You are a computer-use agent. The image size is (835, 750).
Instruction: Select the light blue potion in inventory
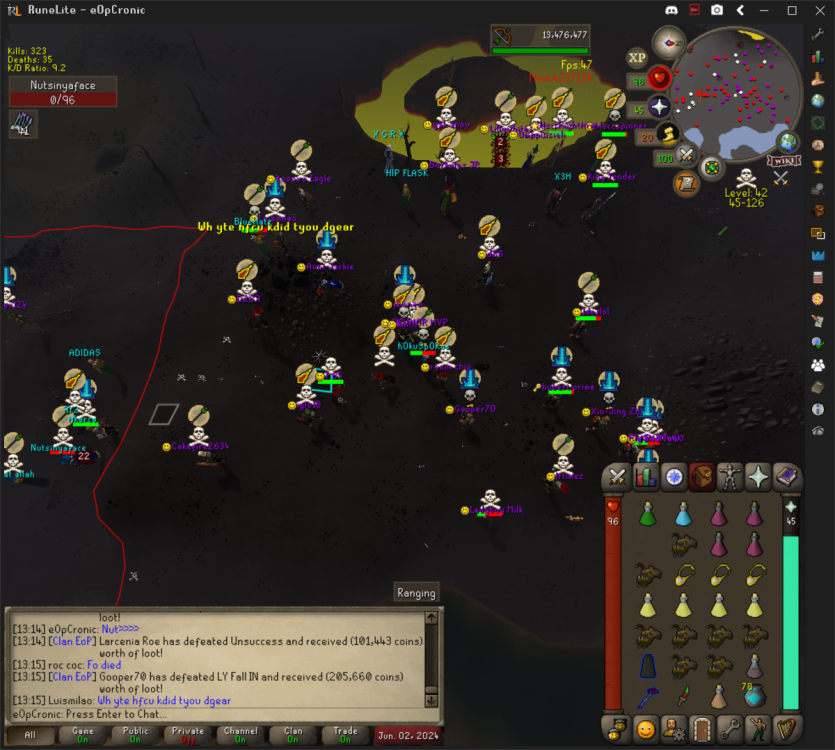pos(683,514)
